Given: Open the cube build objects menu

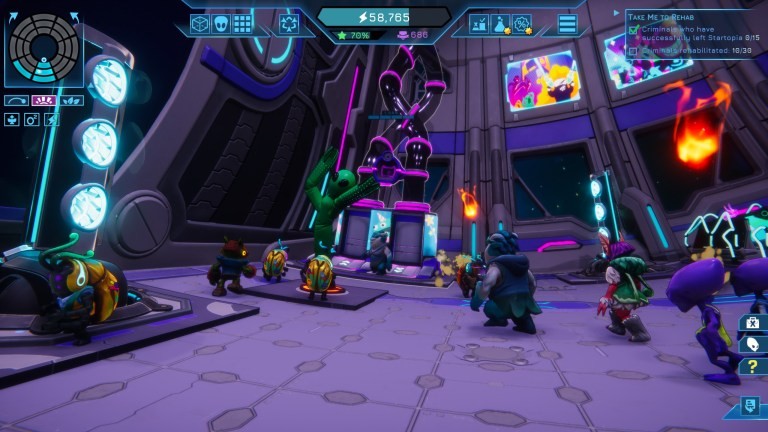Looking at the screenshot, I should pos(200,23).
